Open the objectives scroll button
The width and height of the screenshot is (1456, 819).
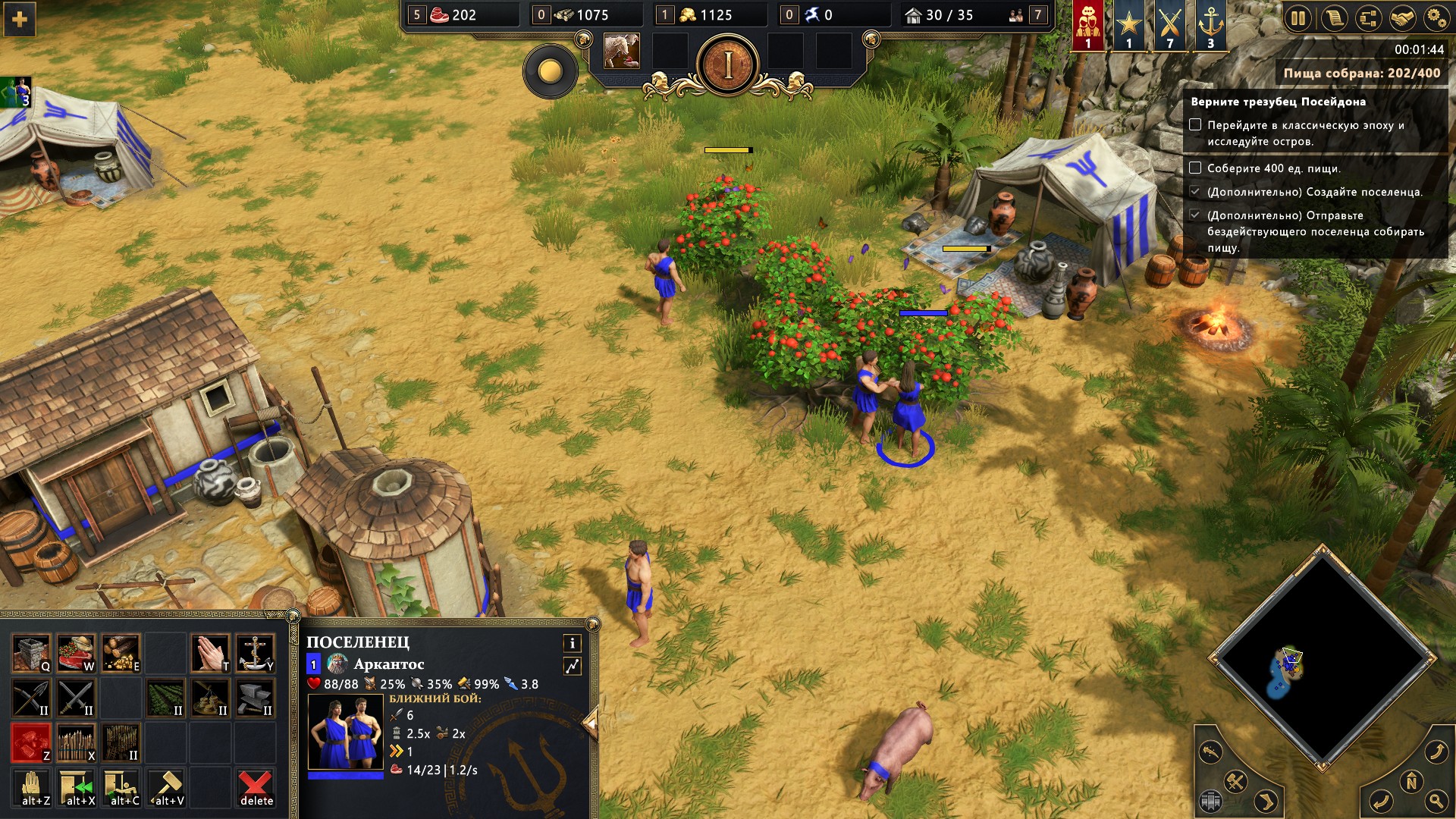pyautogui.click(x=1334, y=18)
